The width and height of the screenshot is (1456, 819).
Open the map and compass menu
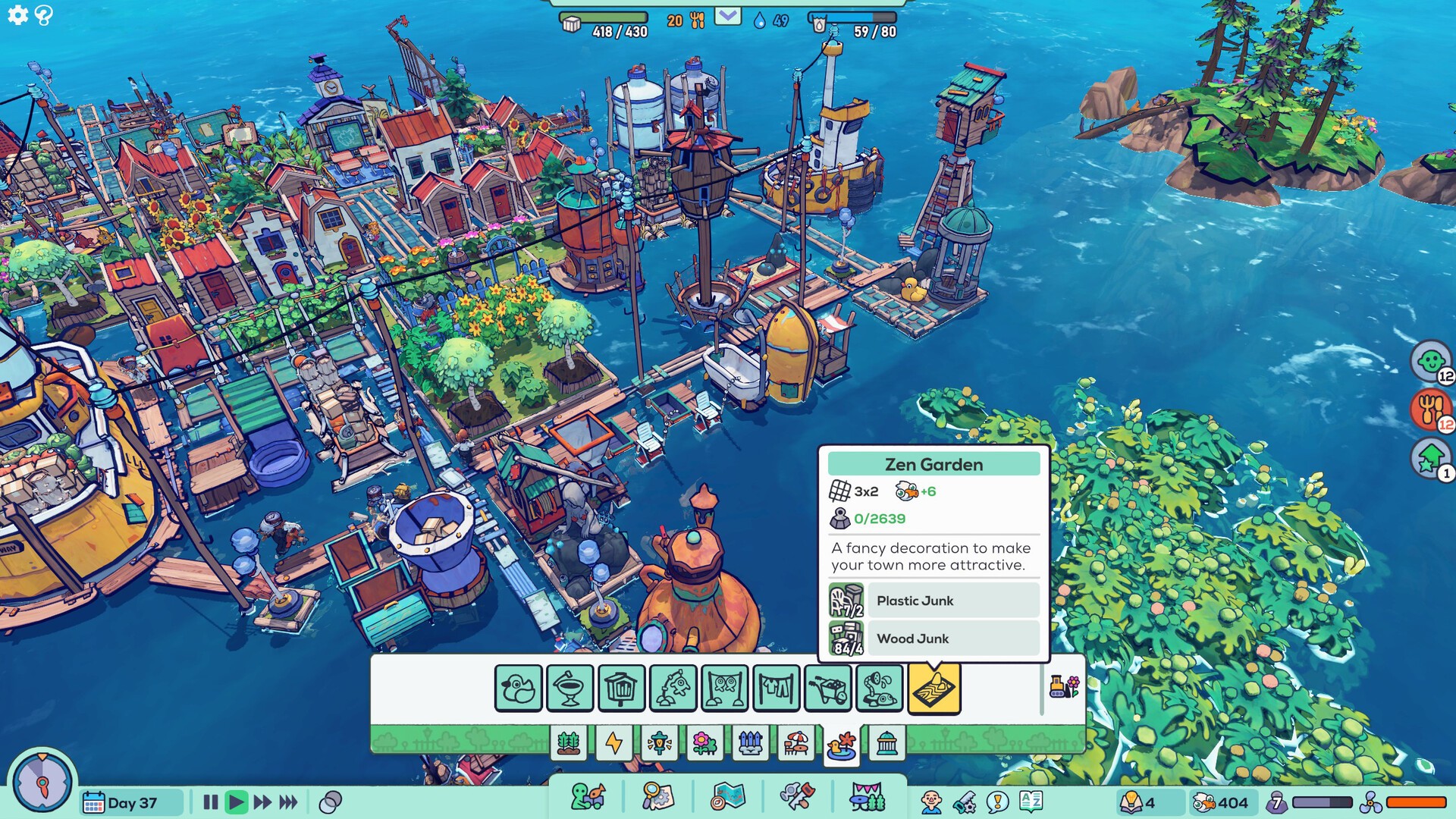tap(728, 798)
